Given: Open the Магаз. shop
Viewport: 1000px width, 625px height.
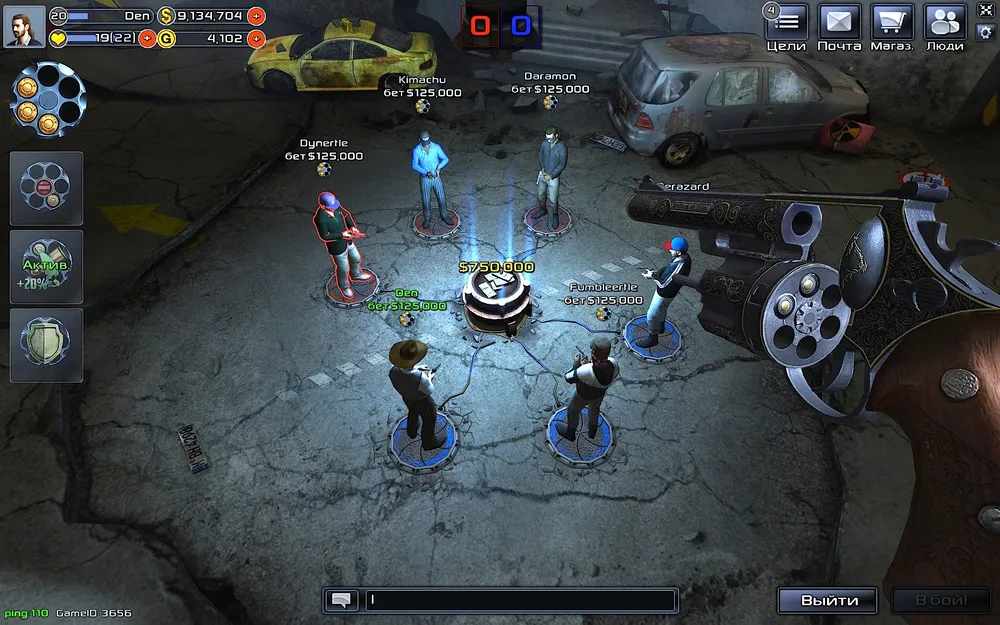Looking at the screenshot, I should coord(892,21).
